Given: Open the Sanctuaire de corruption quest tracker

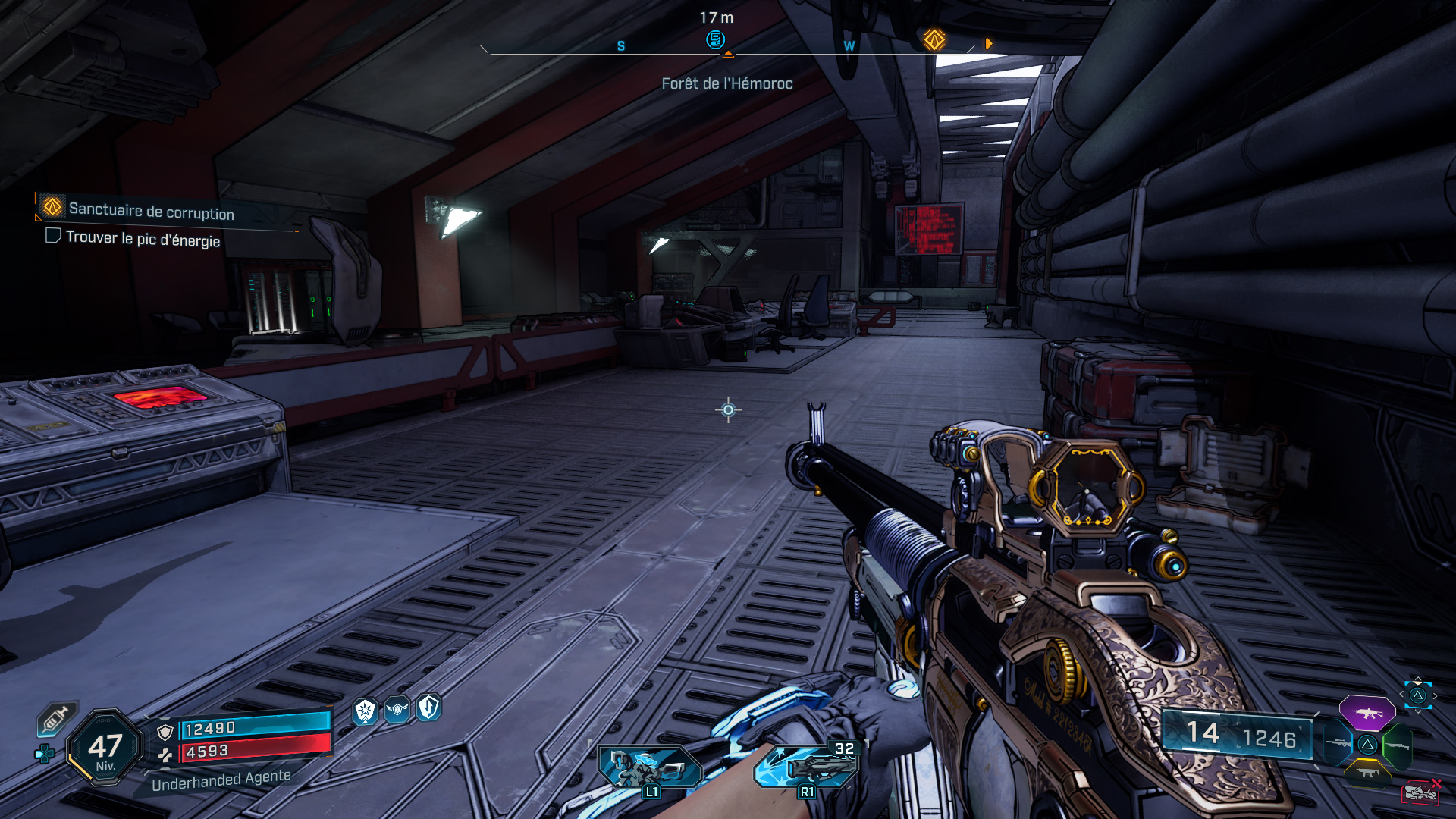Looking at the screenshot, I should [x=151, y=211].
